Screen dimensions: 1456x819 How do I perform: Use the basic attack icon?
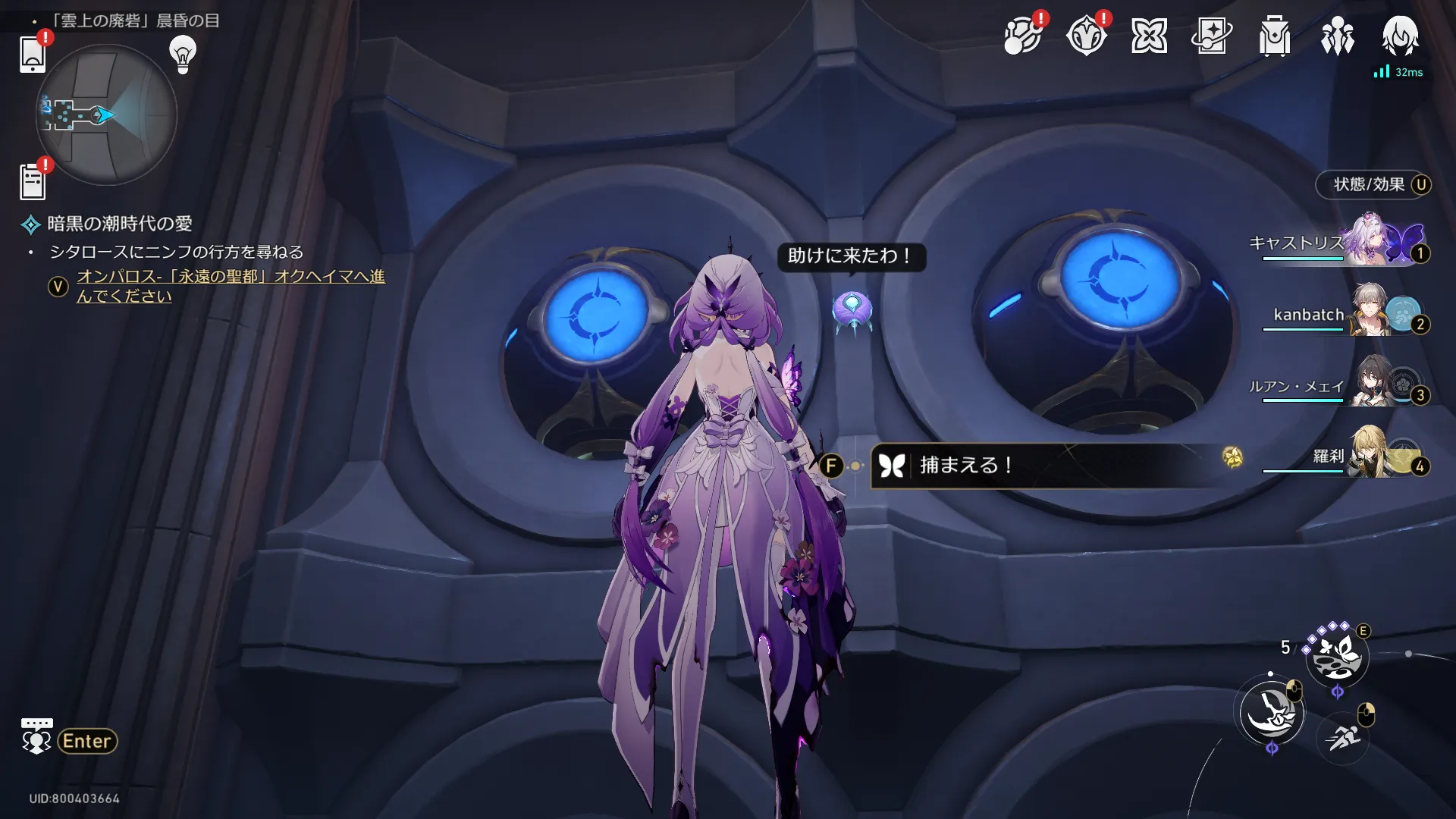(x=1272, y=713)
